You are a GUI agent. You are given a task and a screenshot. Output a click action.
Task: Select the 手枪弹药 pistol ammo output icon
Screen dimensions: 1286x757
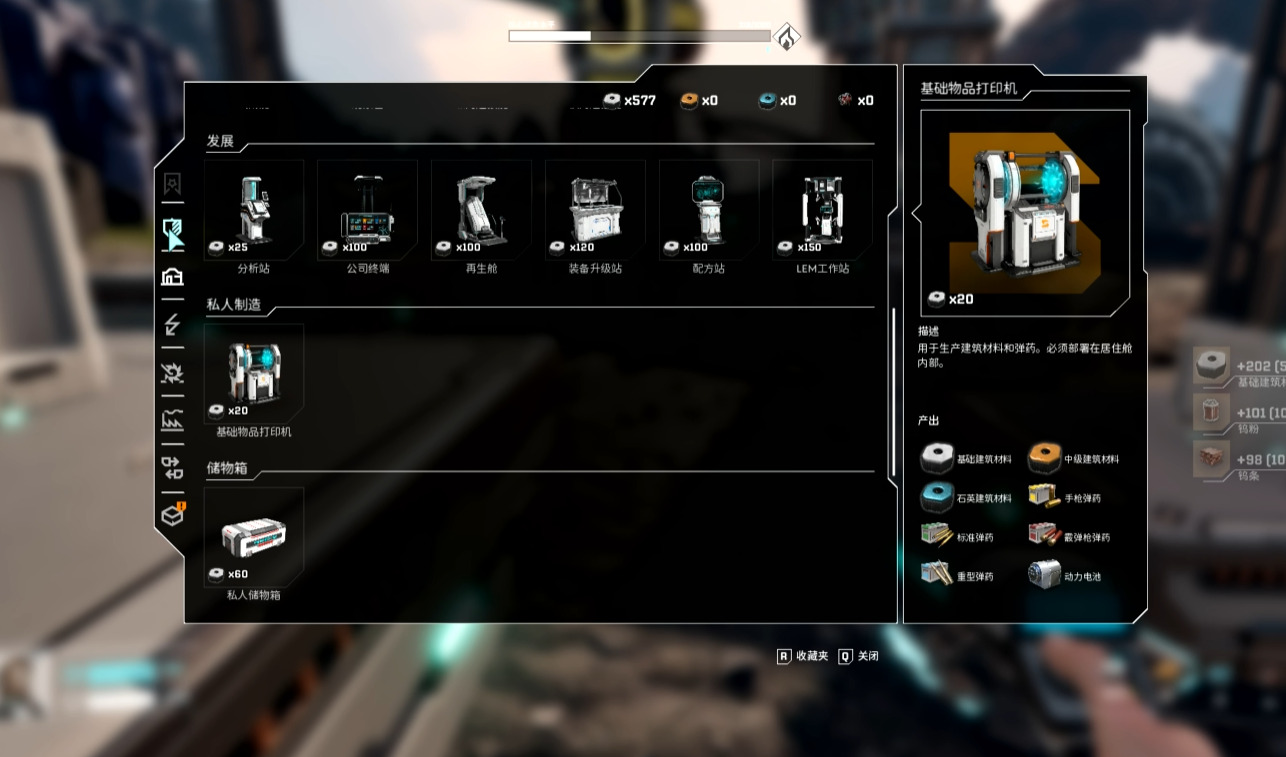1044,497
